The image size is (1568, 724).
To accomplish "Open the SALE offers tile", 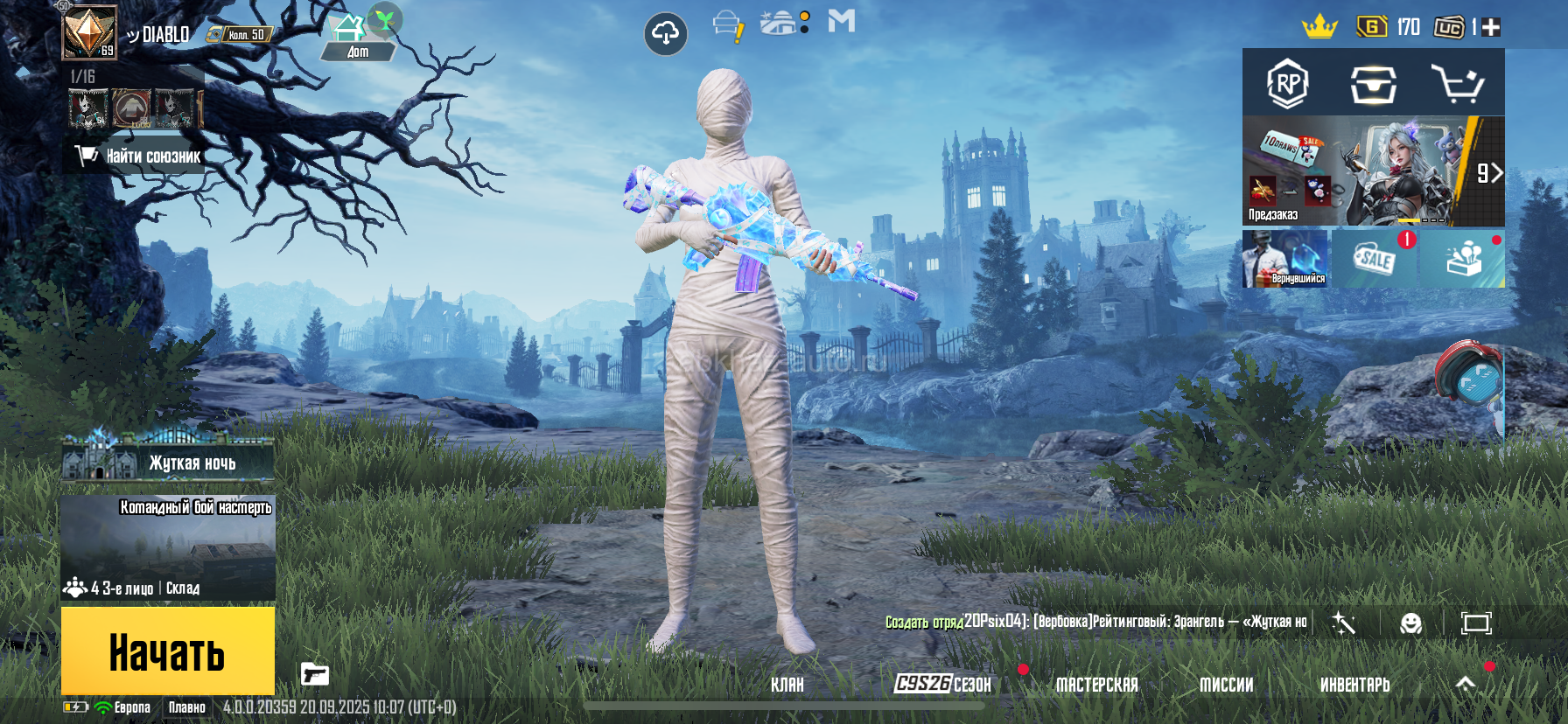I will click(1374, 259).
